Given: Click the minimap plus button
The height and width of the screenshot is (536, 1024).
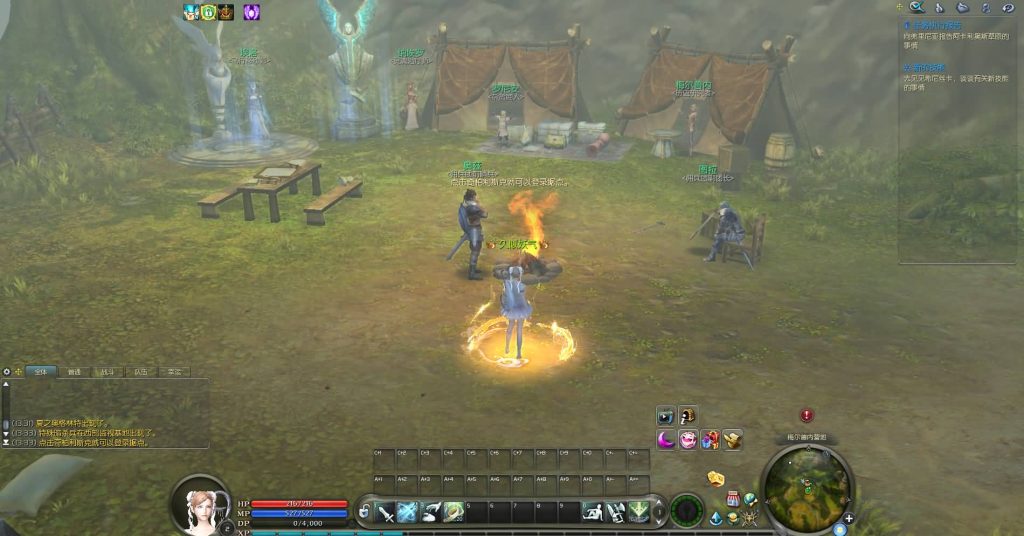Looking at the screenshot, I should [849, 518].
